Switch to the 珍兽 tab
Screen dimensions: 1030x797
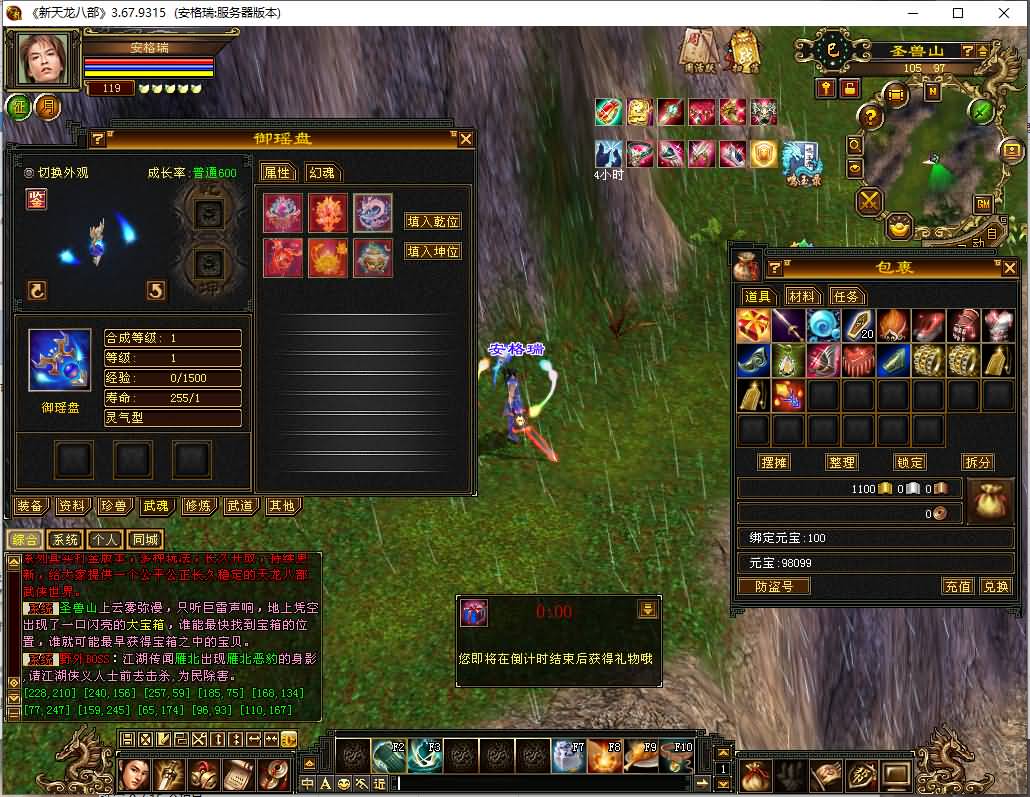[114, 506]
